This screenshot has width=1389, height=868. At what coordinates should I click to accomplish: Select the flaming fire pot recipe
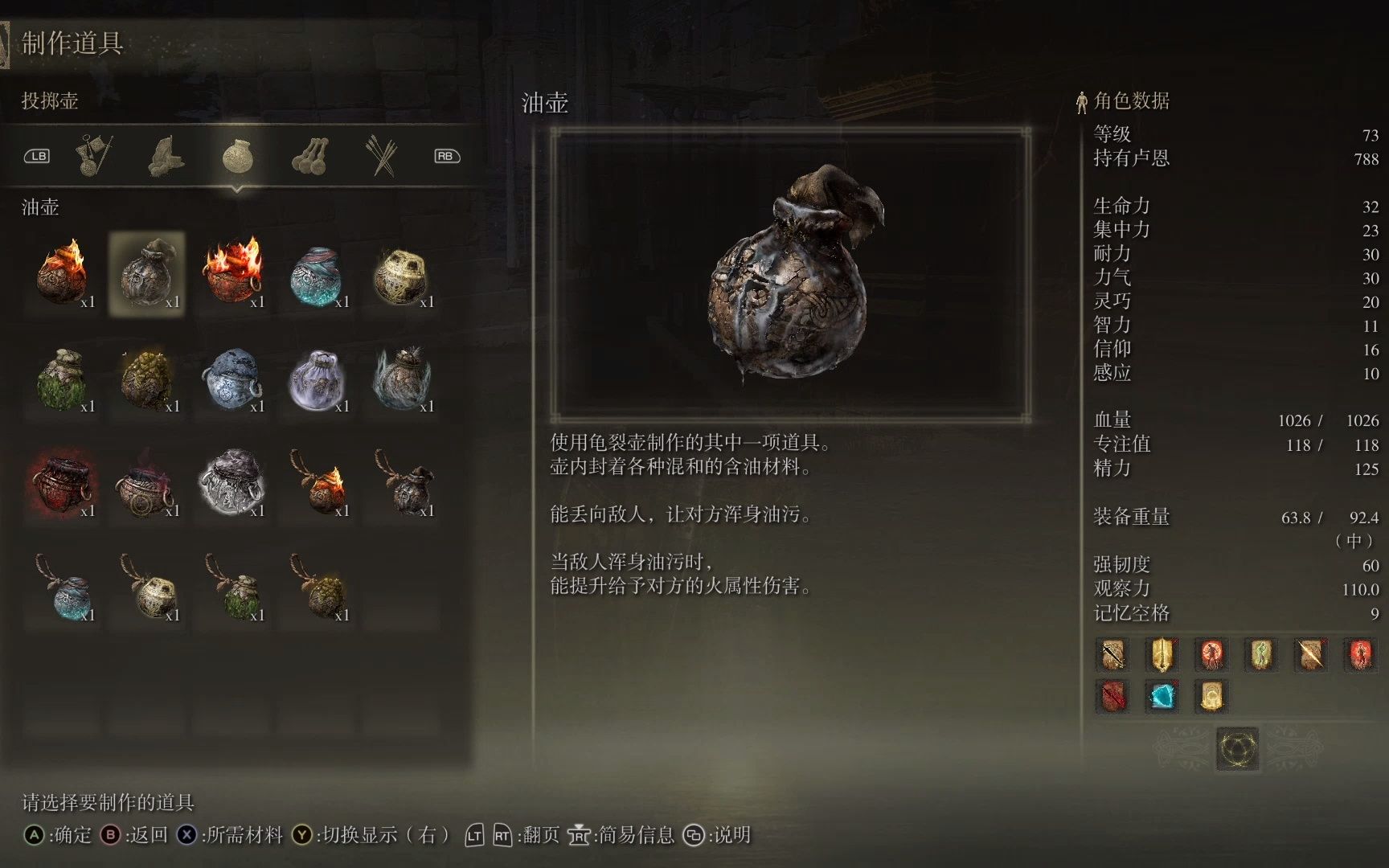coord(63,274)
